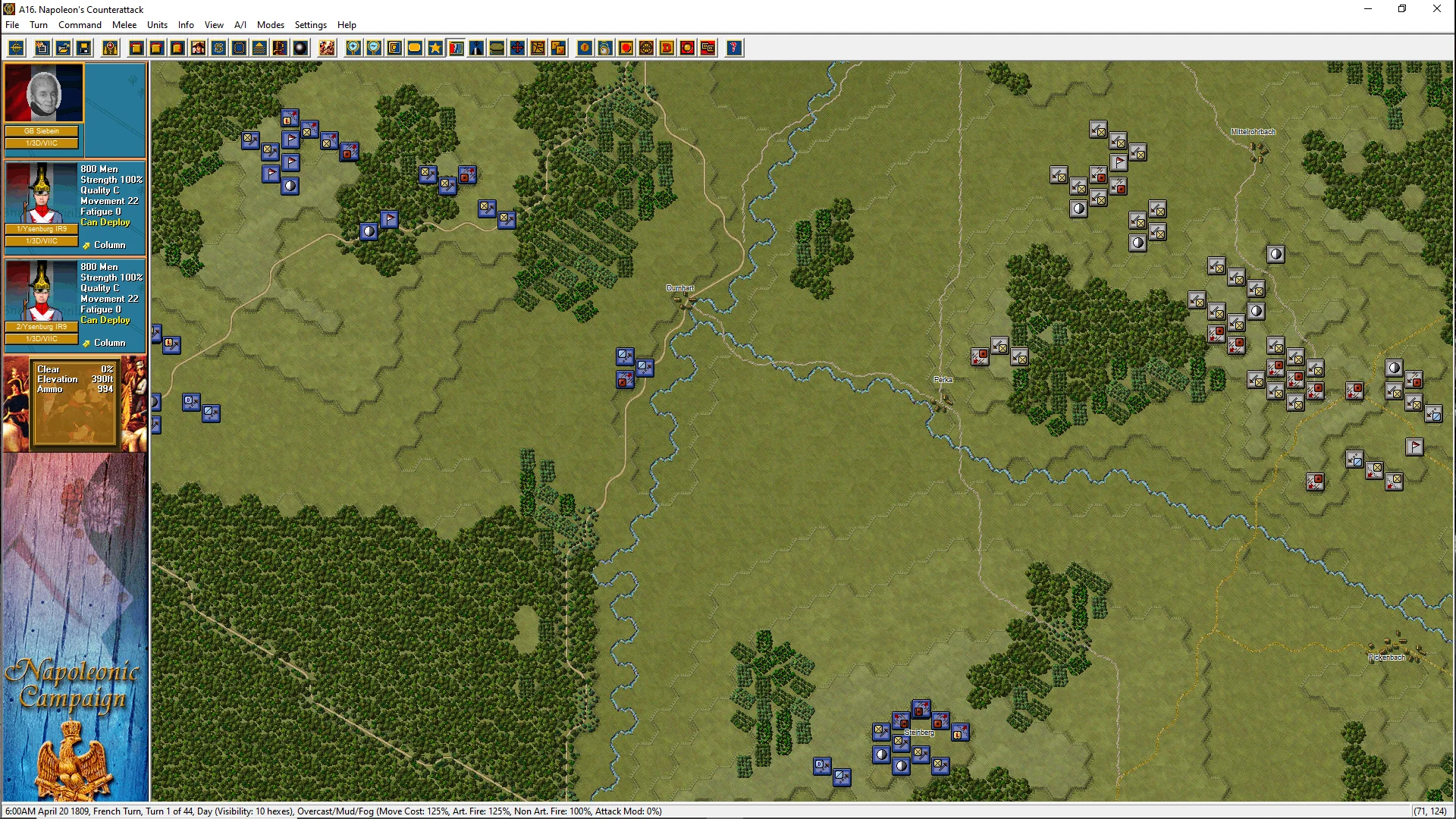1456x819 pixels.
Task: Click the open folder toolbar button
Action: 64,49
